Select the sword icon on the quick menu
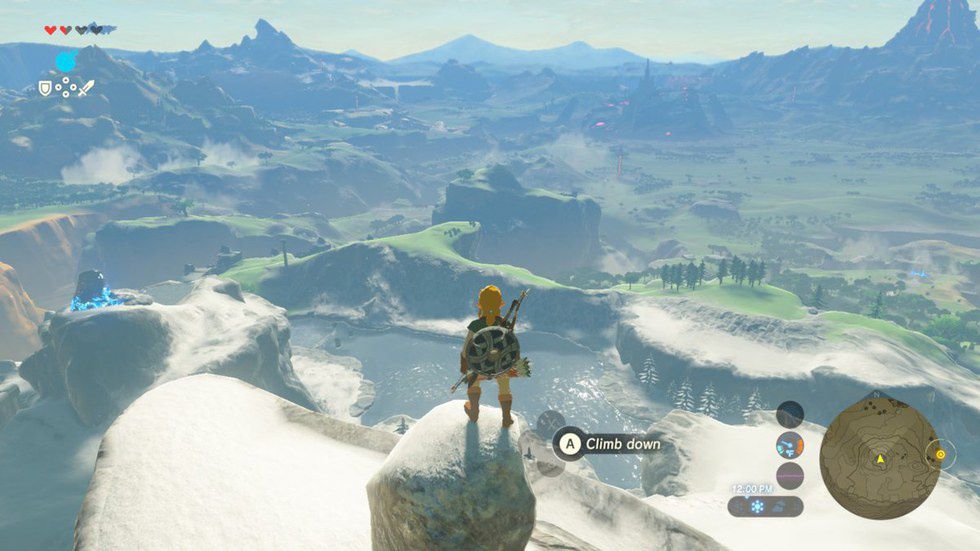 87,88
